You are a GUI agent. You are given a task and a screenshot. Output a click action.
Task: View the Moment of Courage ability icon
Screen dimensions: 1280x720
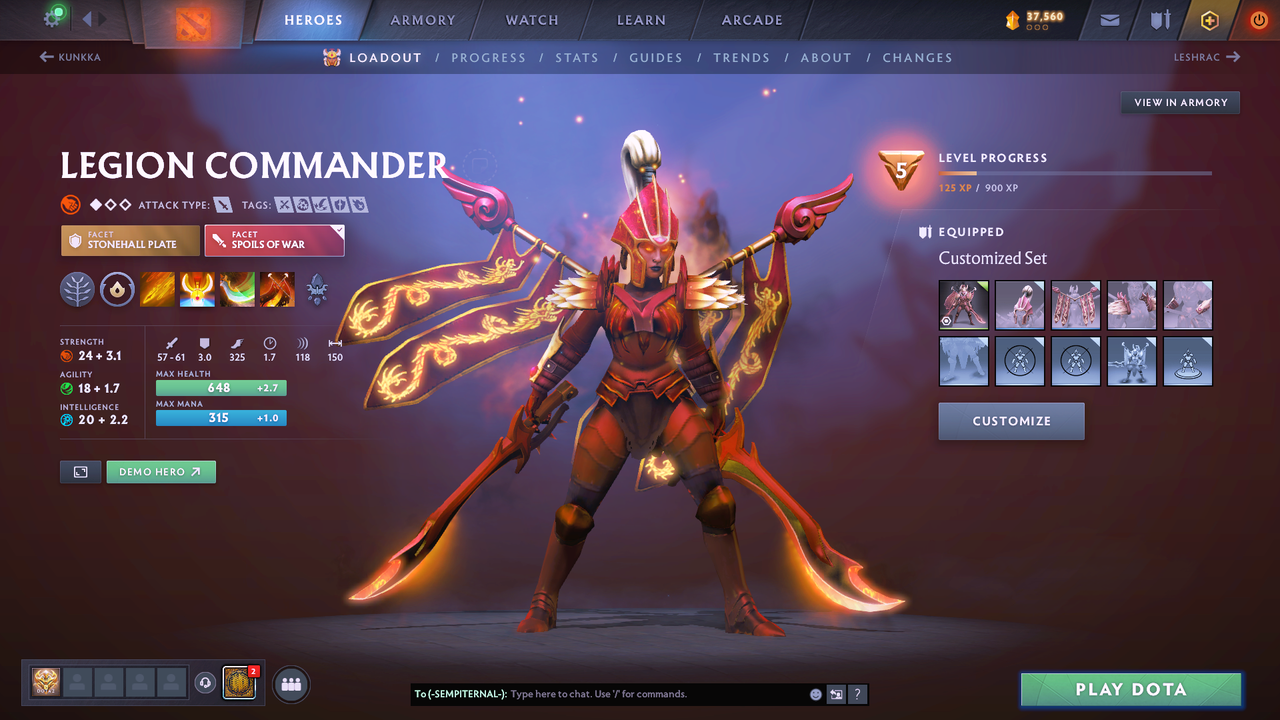[237, 290]
